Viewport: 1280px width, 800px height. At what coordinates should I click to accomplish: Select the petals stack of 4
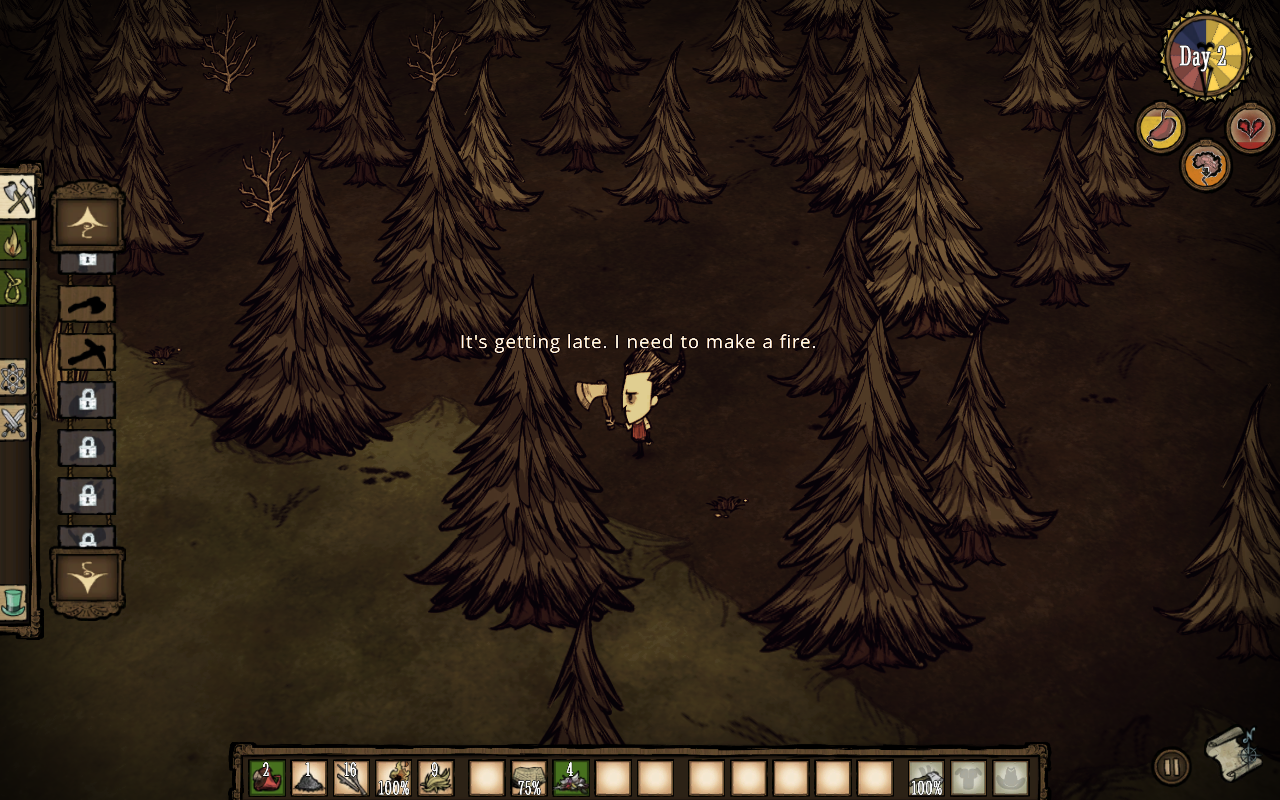[571, 778]
